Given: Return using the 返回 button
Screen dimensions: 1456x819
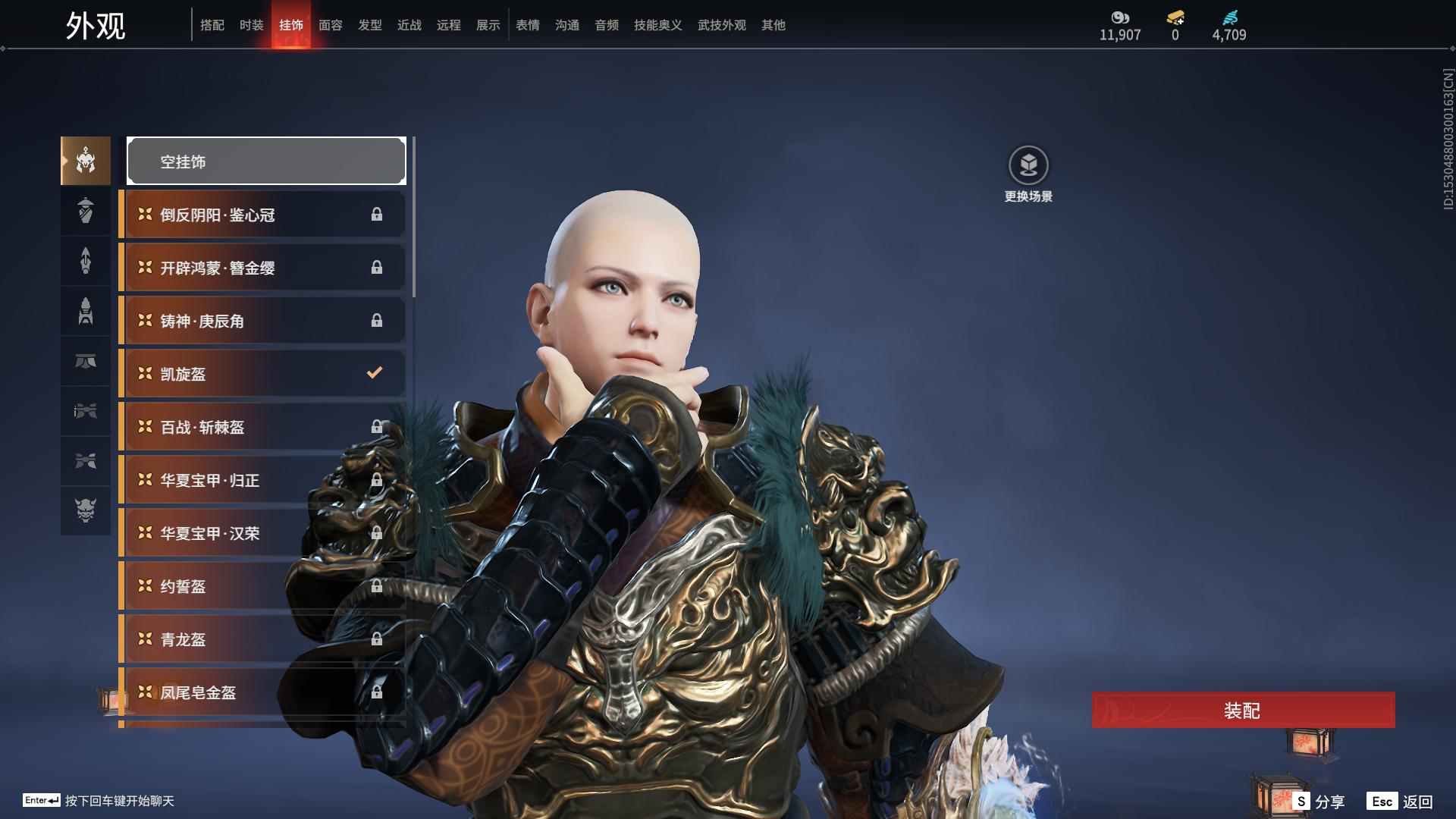Looking at the screenshot, I should [x=1401, y=801].
